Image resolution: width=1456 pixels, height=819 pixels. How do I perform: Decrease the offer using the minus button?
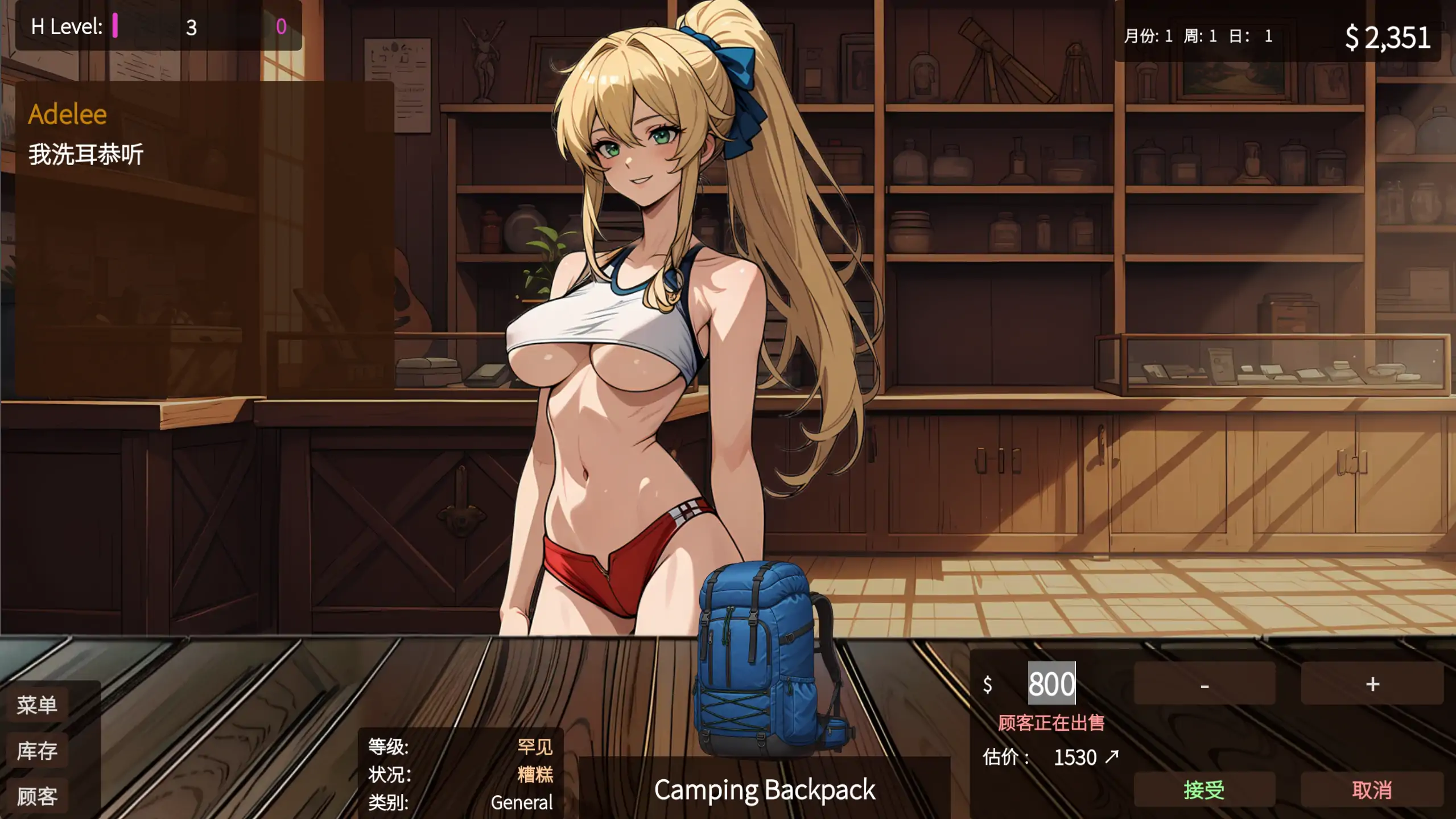pos(1205,685)
